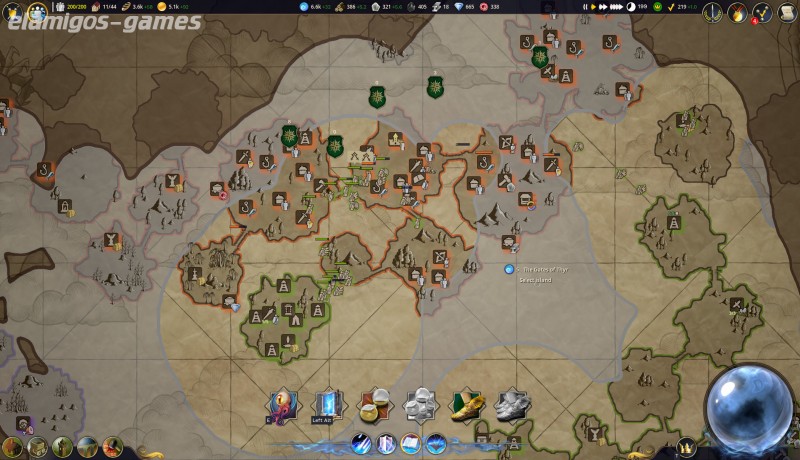Image resolution: width=800 pixels, height=460 pixels.
Task: Activate the glowing portal ability
Action: coord(328,406)
